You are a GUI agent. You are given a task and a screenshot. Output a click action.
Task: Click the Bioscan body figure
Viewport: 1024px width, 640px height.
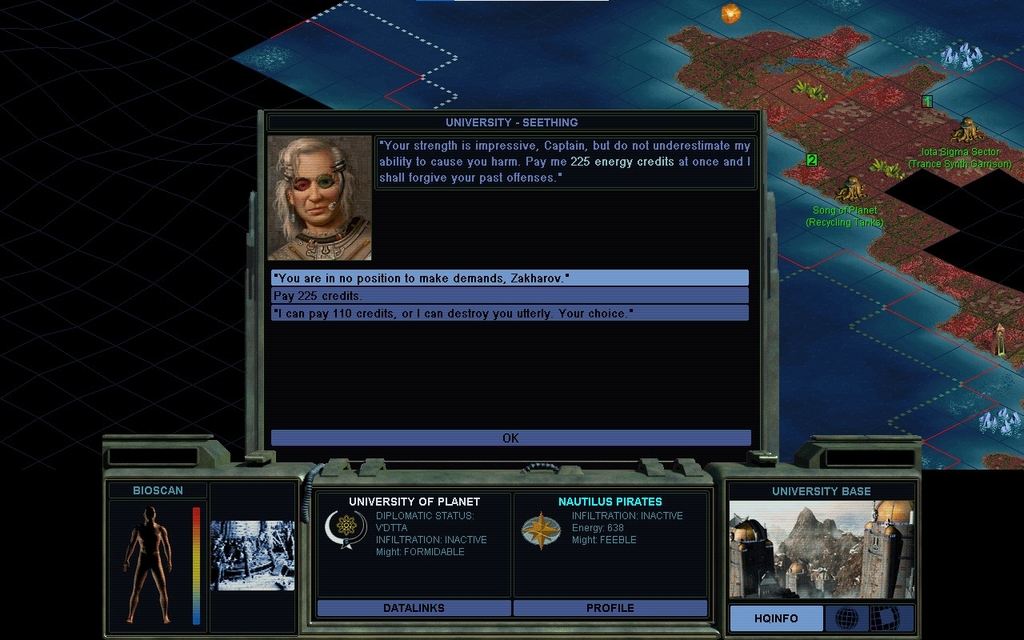(148, 563)
